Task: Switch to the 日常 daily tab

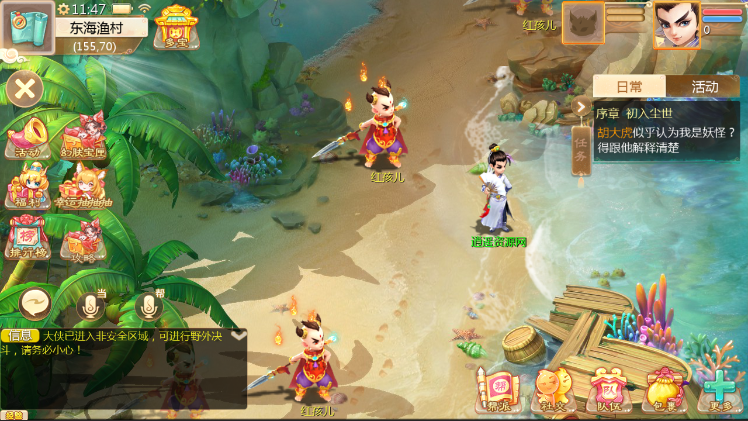Action: tap(629, 87)
